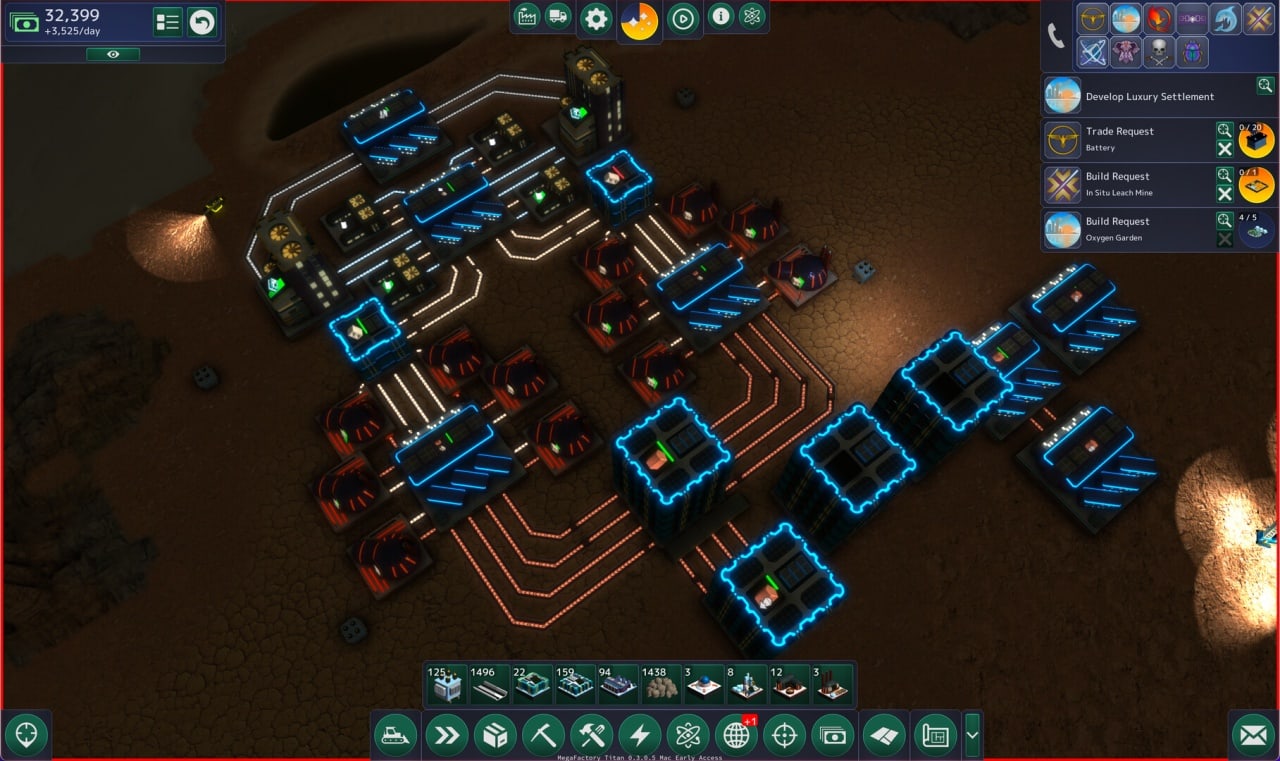Select the blueprint tool button
The image size is (1280, 761).
[935, 736]
